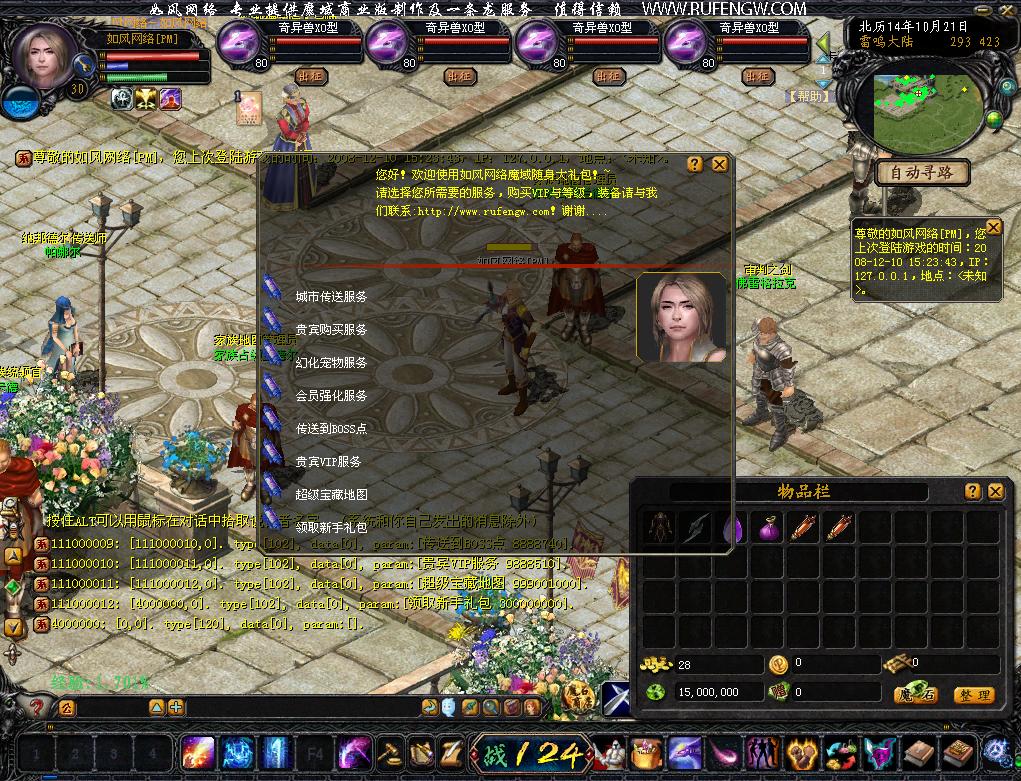This screenshot has width=1021, height=781.
Task: Claim the 领取新手礼包 newbie gift
Action: tap(330, 527)
